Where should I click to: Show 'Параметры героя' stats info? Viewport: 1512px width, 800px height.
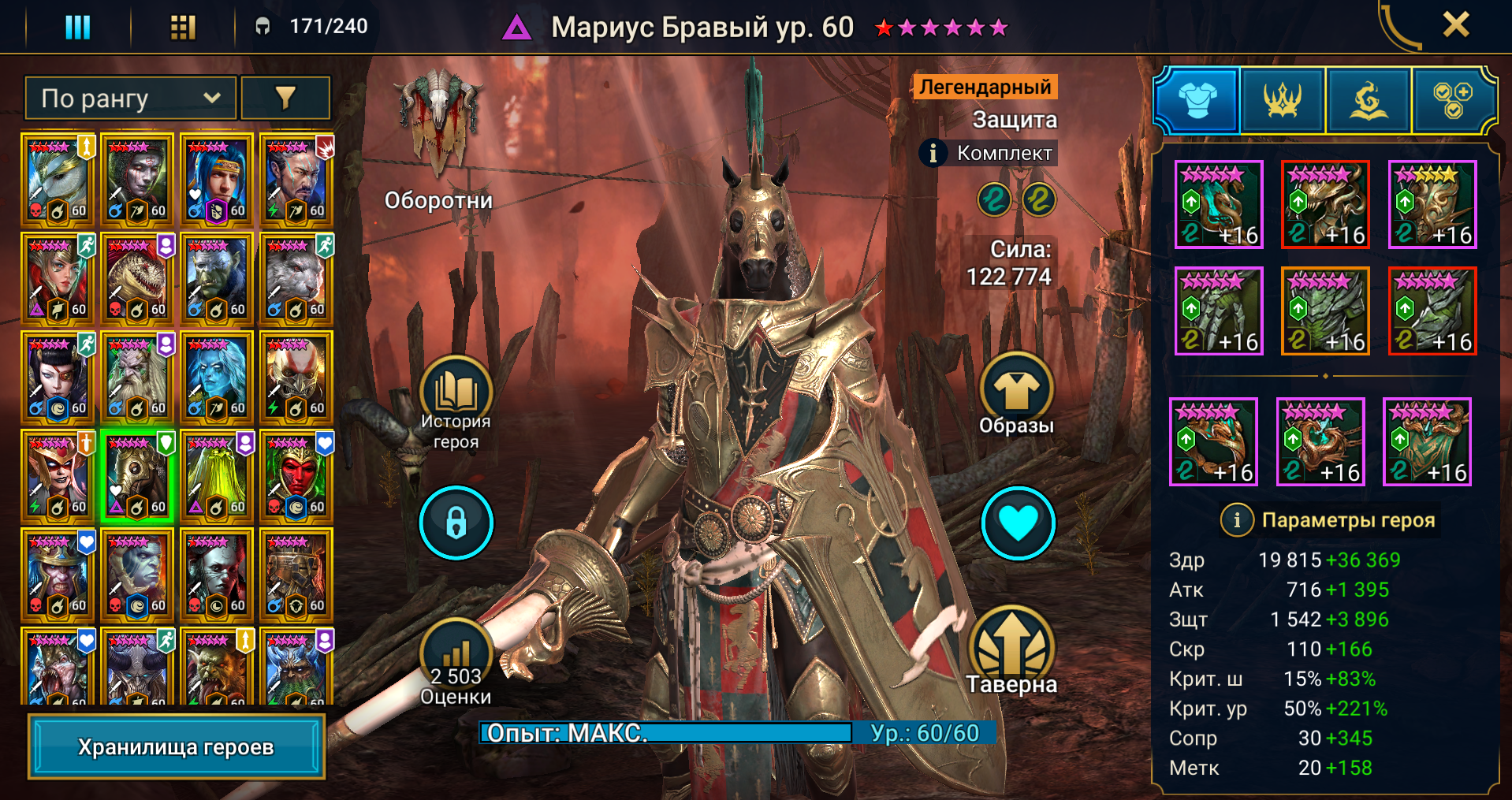1237,520
